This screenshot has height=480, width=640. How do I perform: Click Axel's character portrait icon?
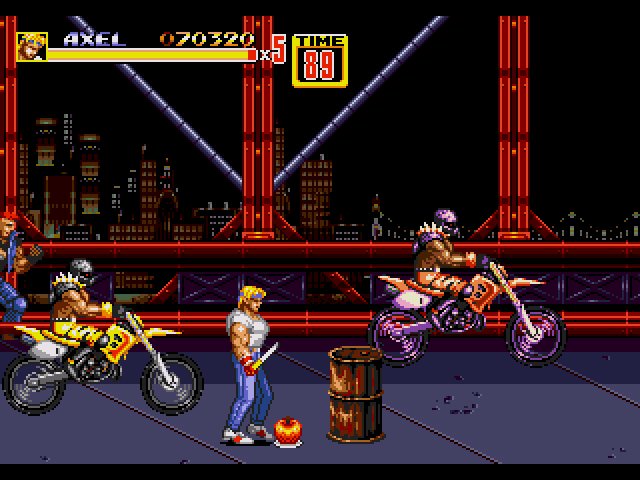(x=30, y=46)
